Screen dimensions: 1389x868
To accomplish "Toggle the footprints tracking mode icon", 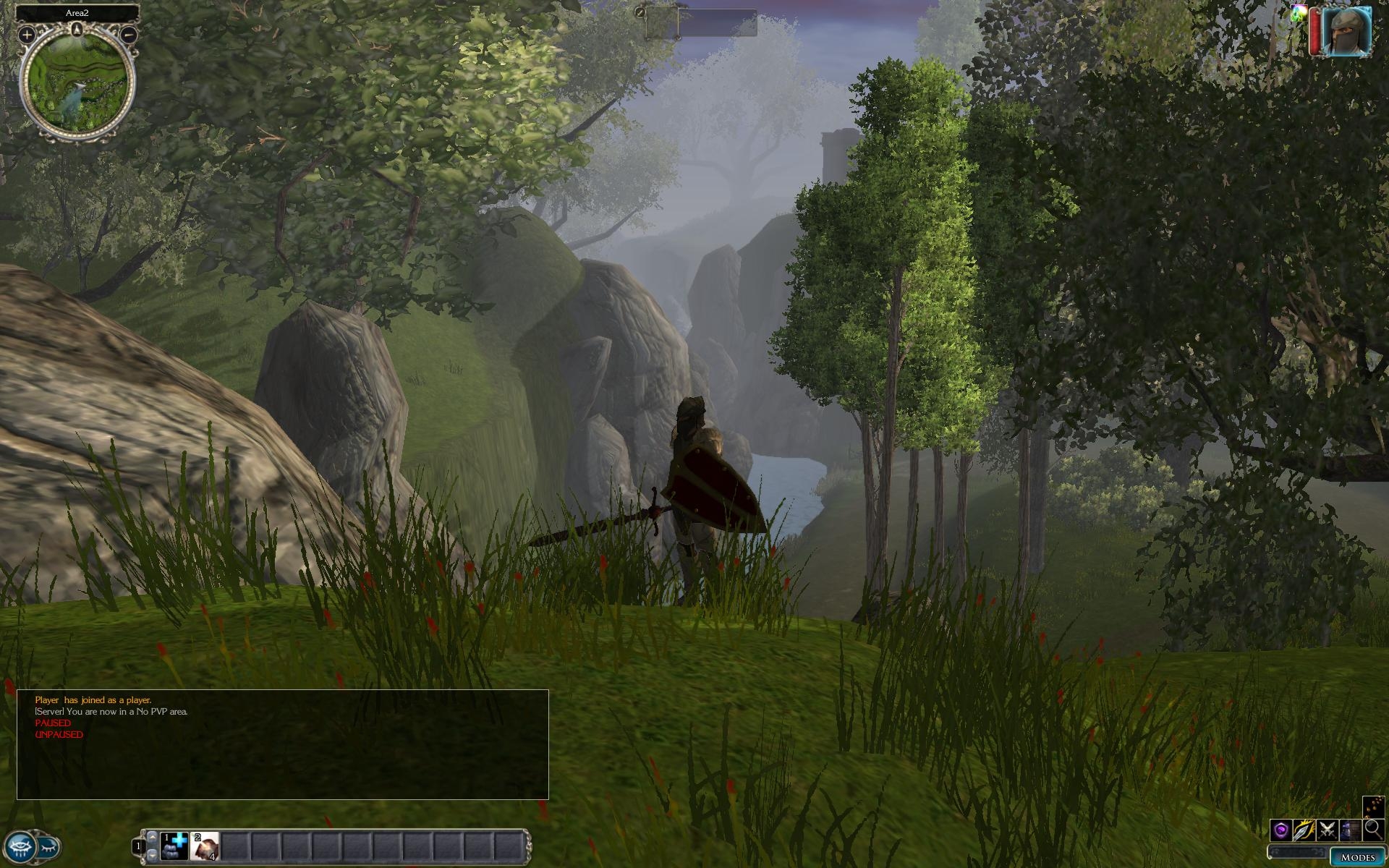I will click(x=1372, y=806).
